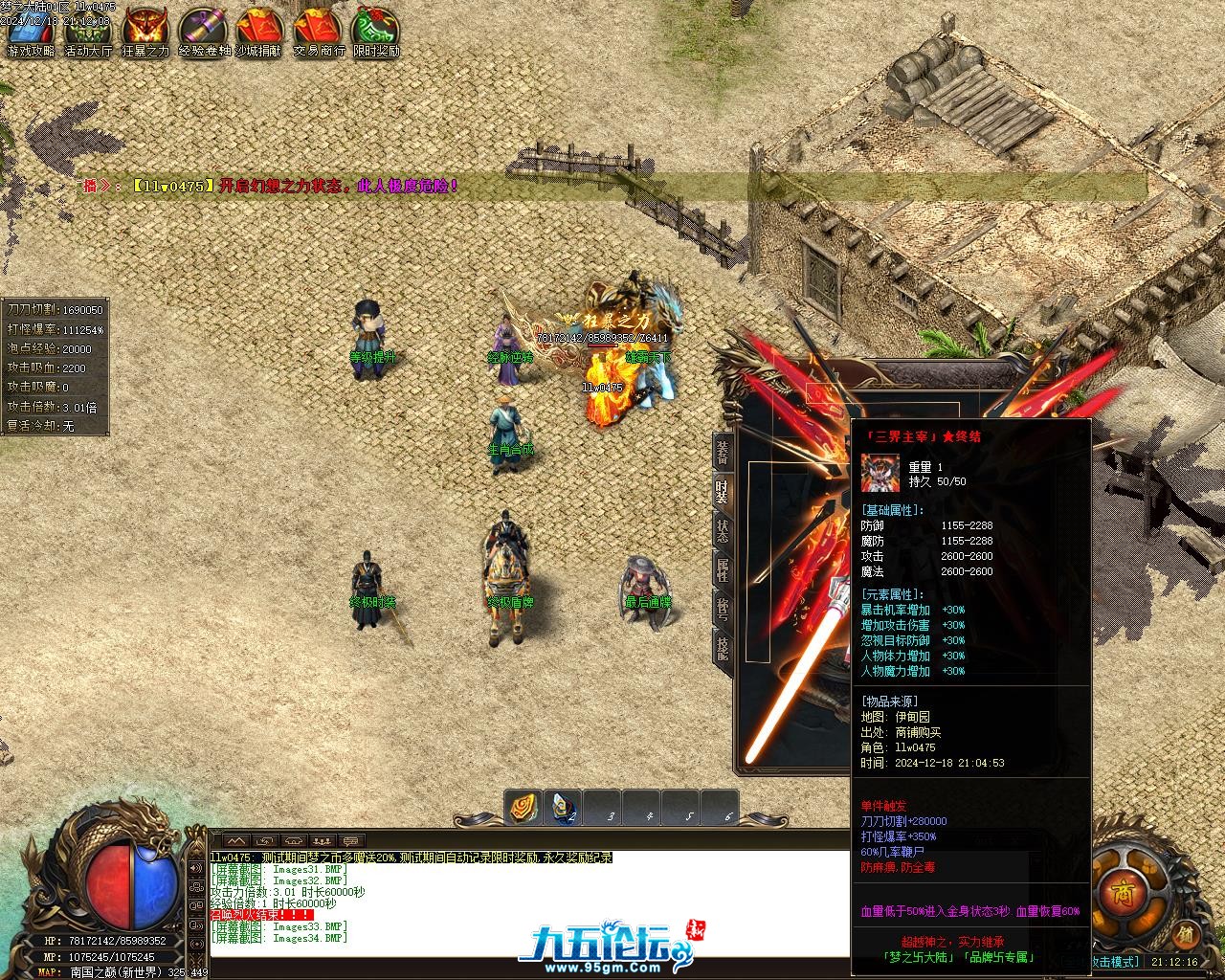
Task: Select the 三界主宰 fashion item icon
Action: (880, 473)
